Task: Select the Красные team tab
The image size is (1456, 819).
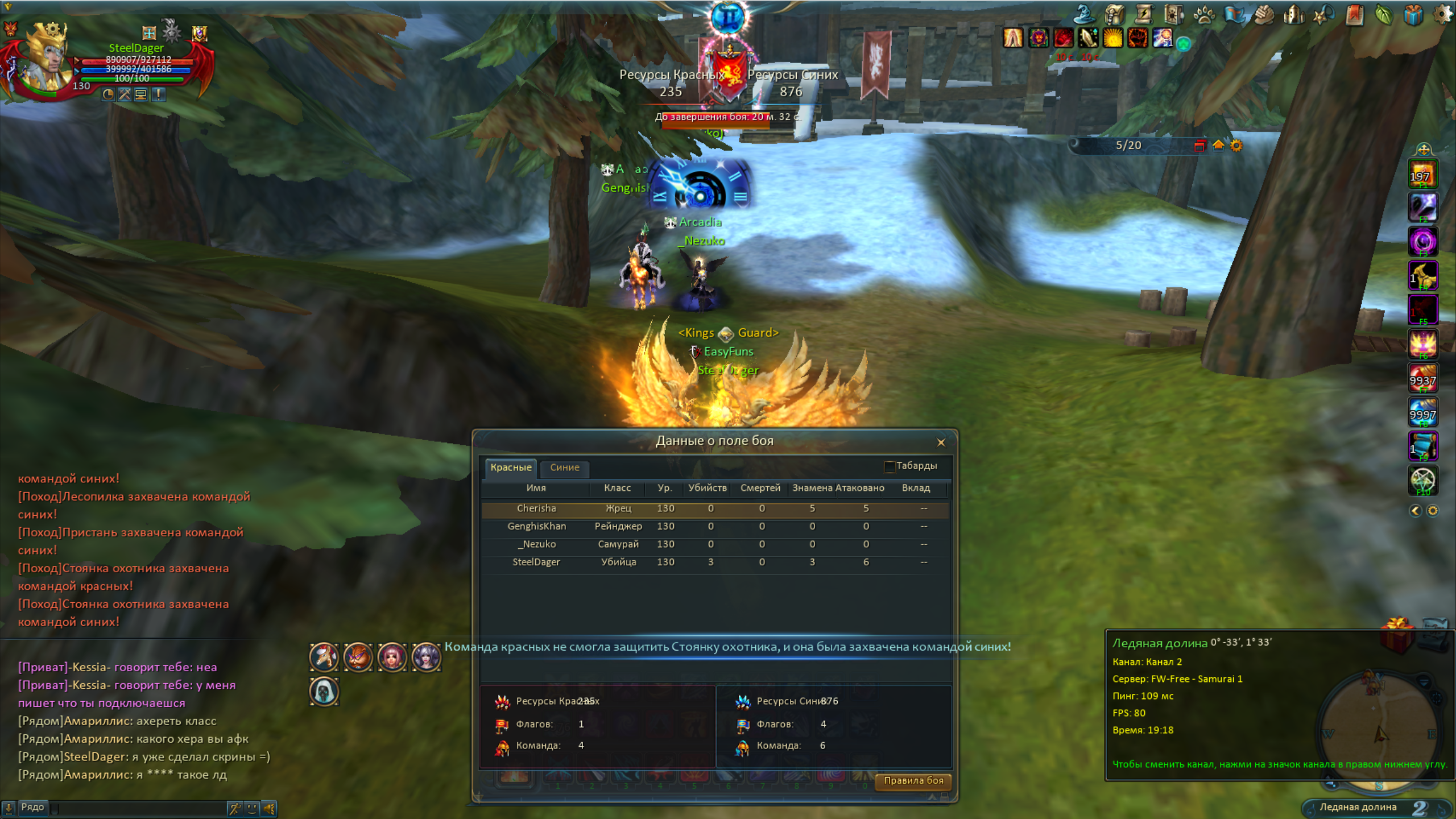Action: 511,468
